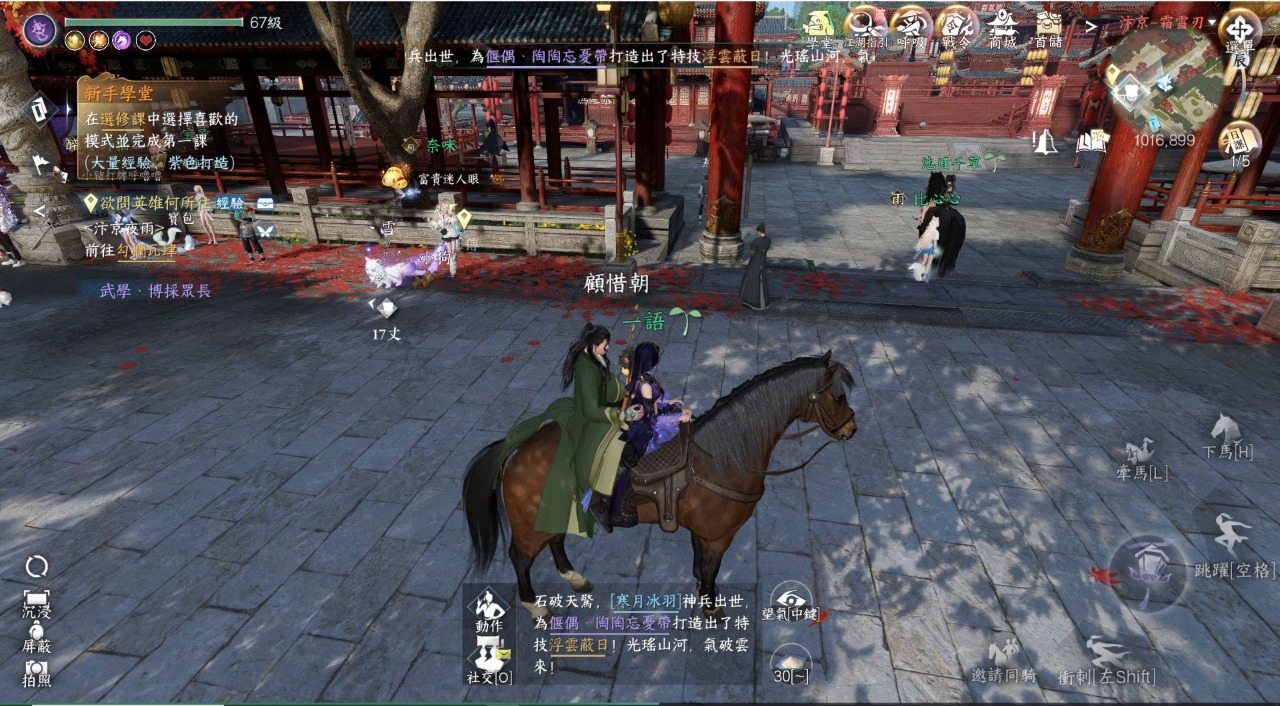The image size is (1280, 706).
Task: Click 邀請同騎 invite to ride button
Action: (1004, 660)
